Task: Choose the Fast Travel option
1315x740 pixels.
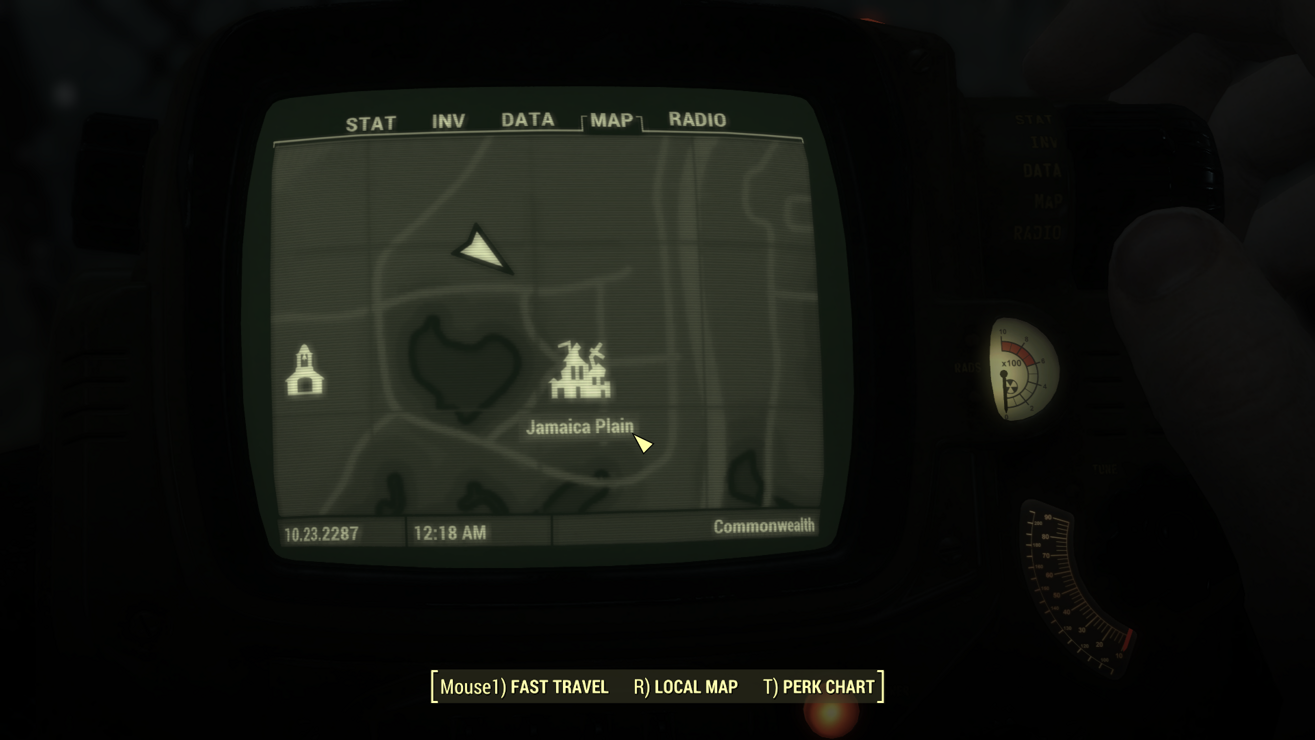Action: 524,687
